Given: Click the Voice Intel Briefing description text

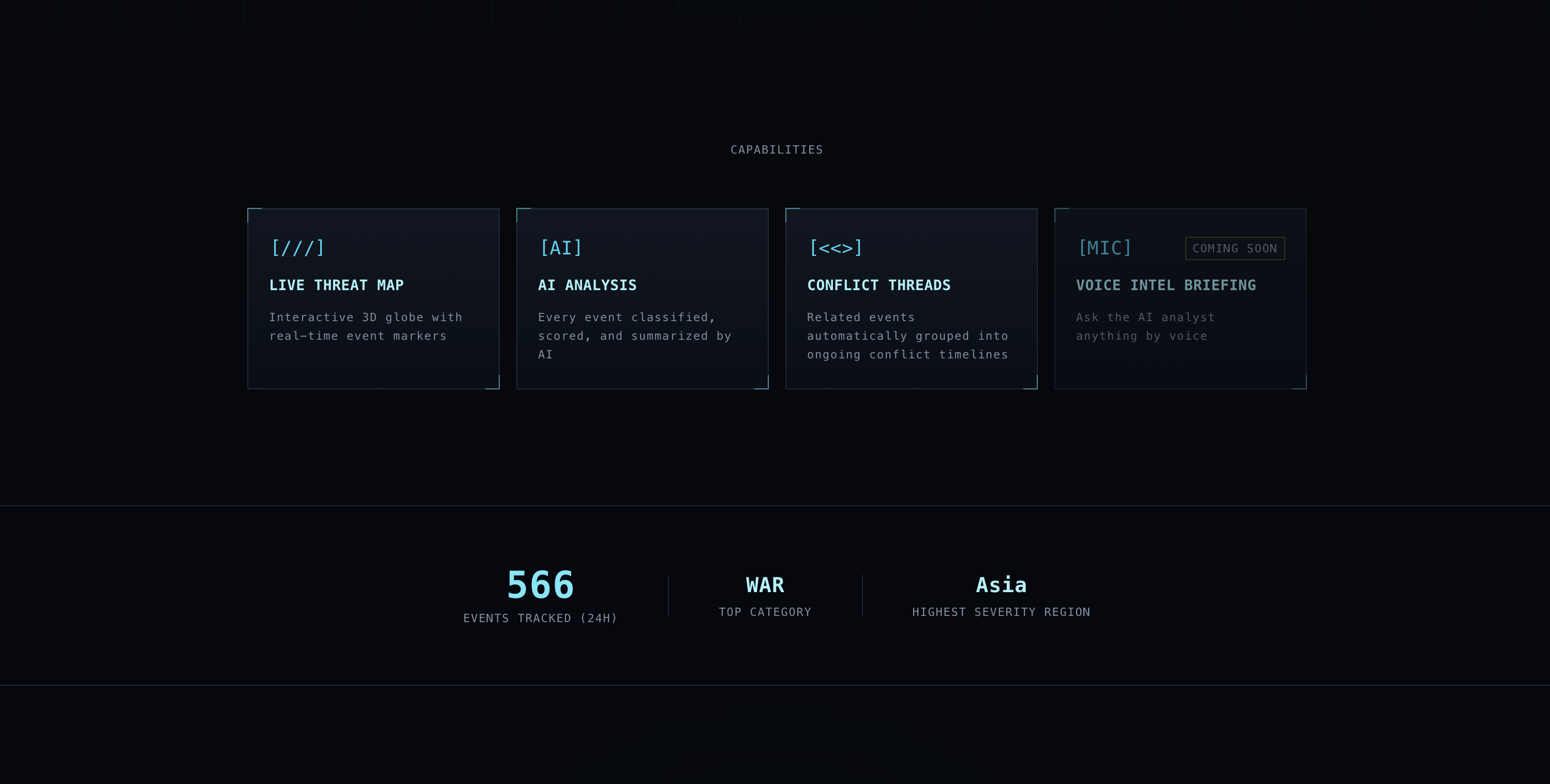Looking at the screenshot, I should coord(1145,326).
